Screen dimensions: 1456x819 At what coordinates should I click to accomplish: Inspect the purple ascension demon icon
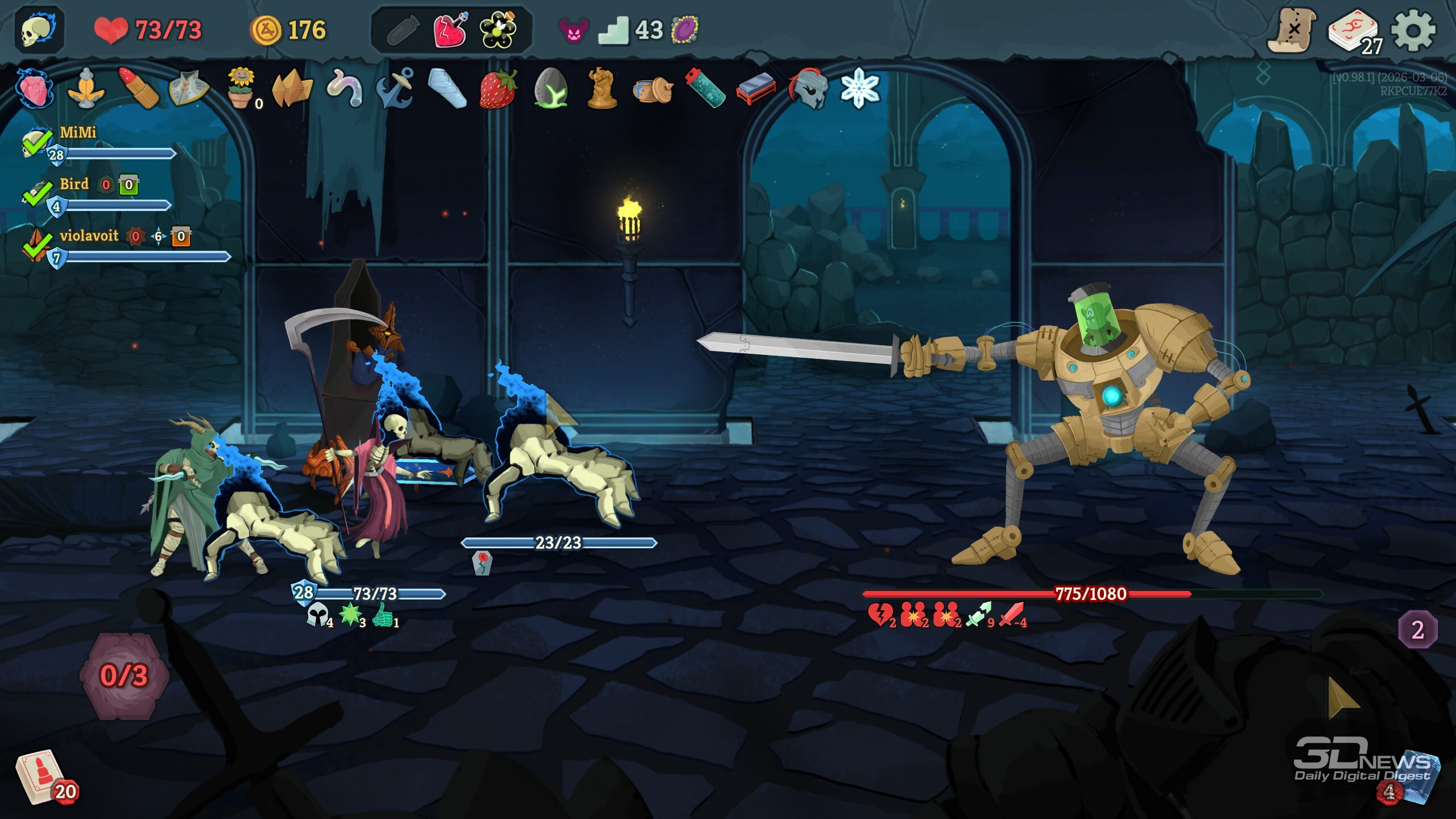(573, 30)
